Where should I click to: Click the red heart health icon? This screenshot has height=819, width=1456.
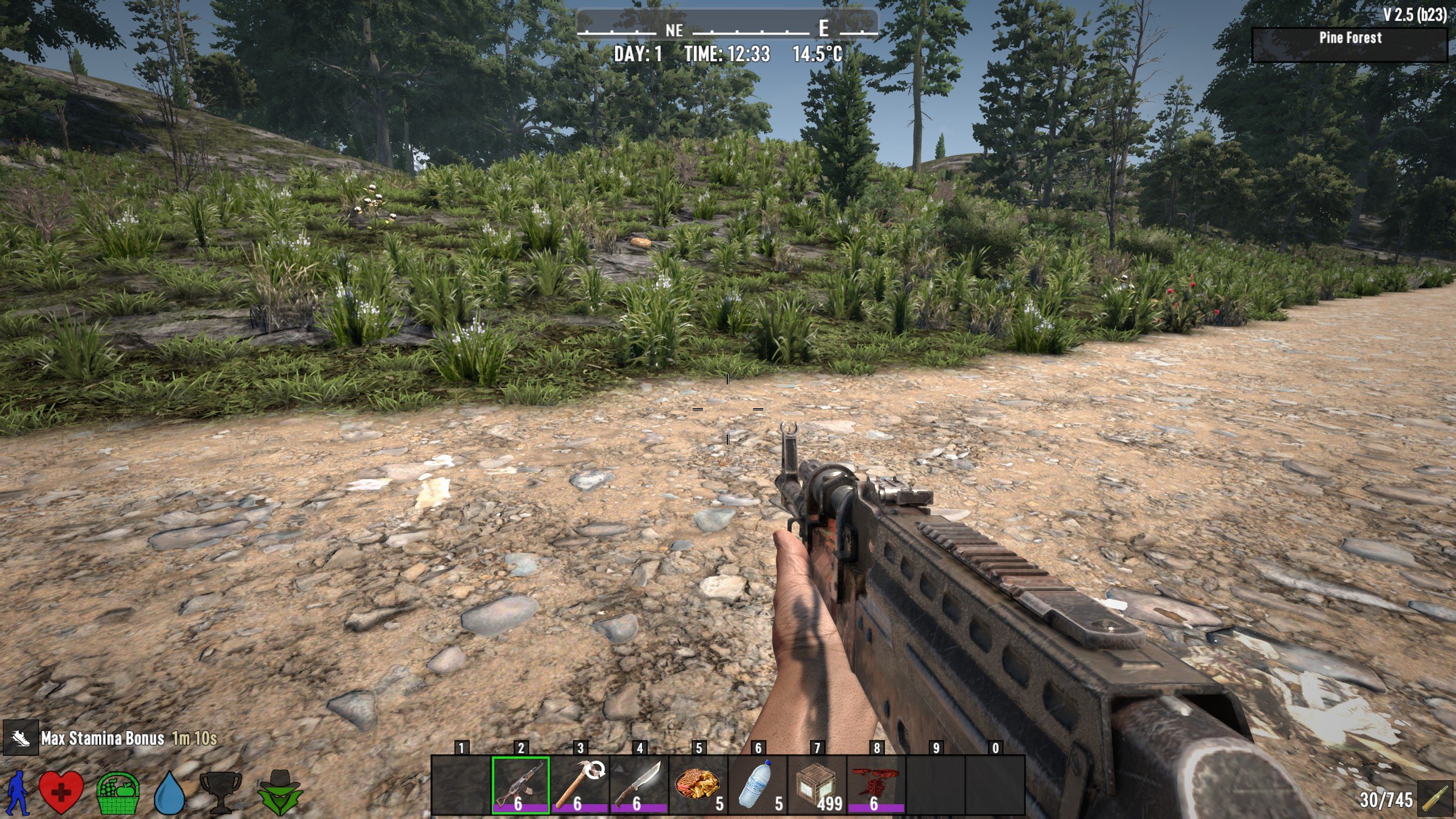coord(61,792)
